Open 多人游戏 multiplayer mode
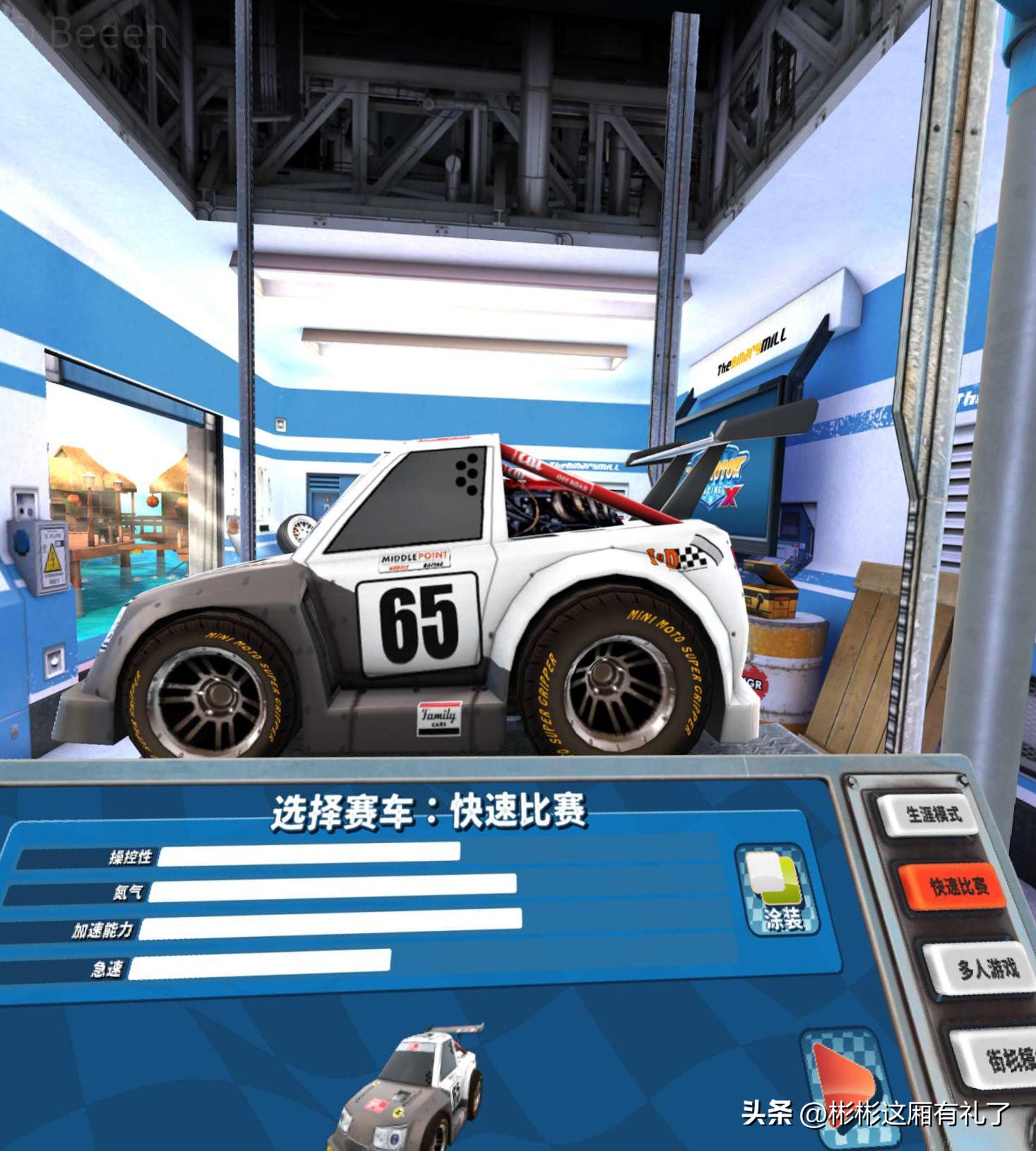The height and width of the screenshot is (1151, 1036). pyautogui.click(x=983, y=967)
